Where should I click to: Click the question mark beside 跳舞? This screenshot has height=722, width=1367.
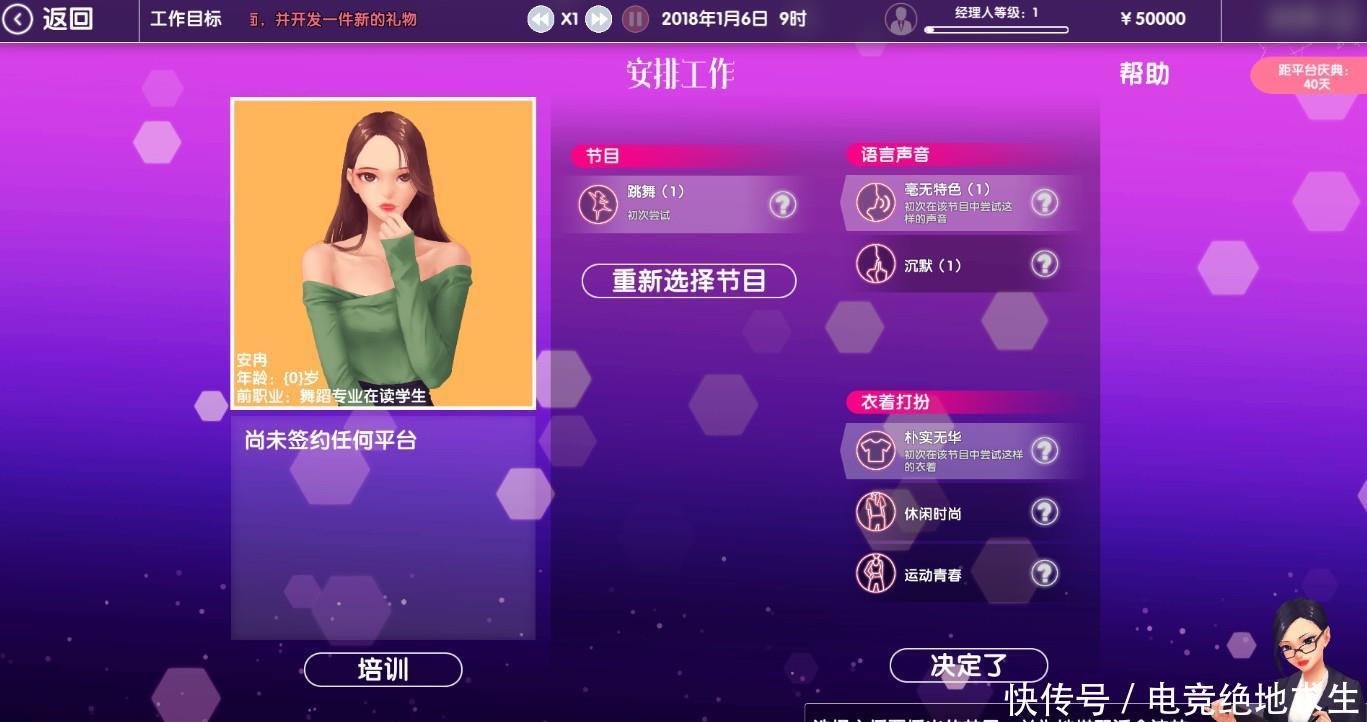[x=783, y=203]
